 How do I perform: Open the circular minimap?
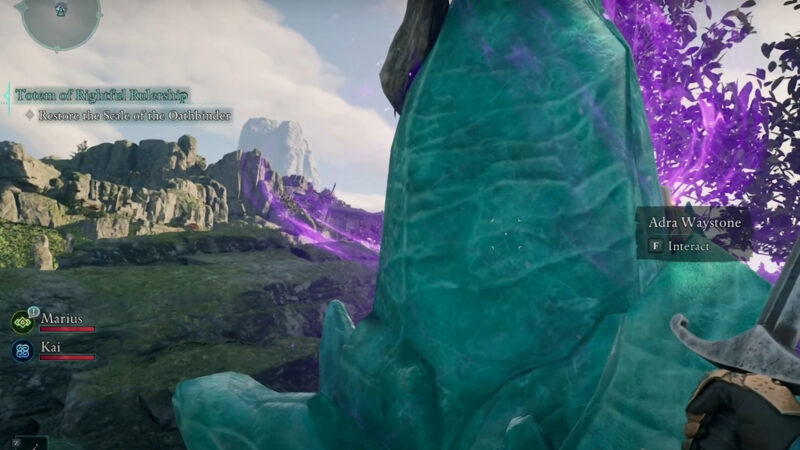tap(60, 18)
